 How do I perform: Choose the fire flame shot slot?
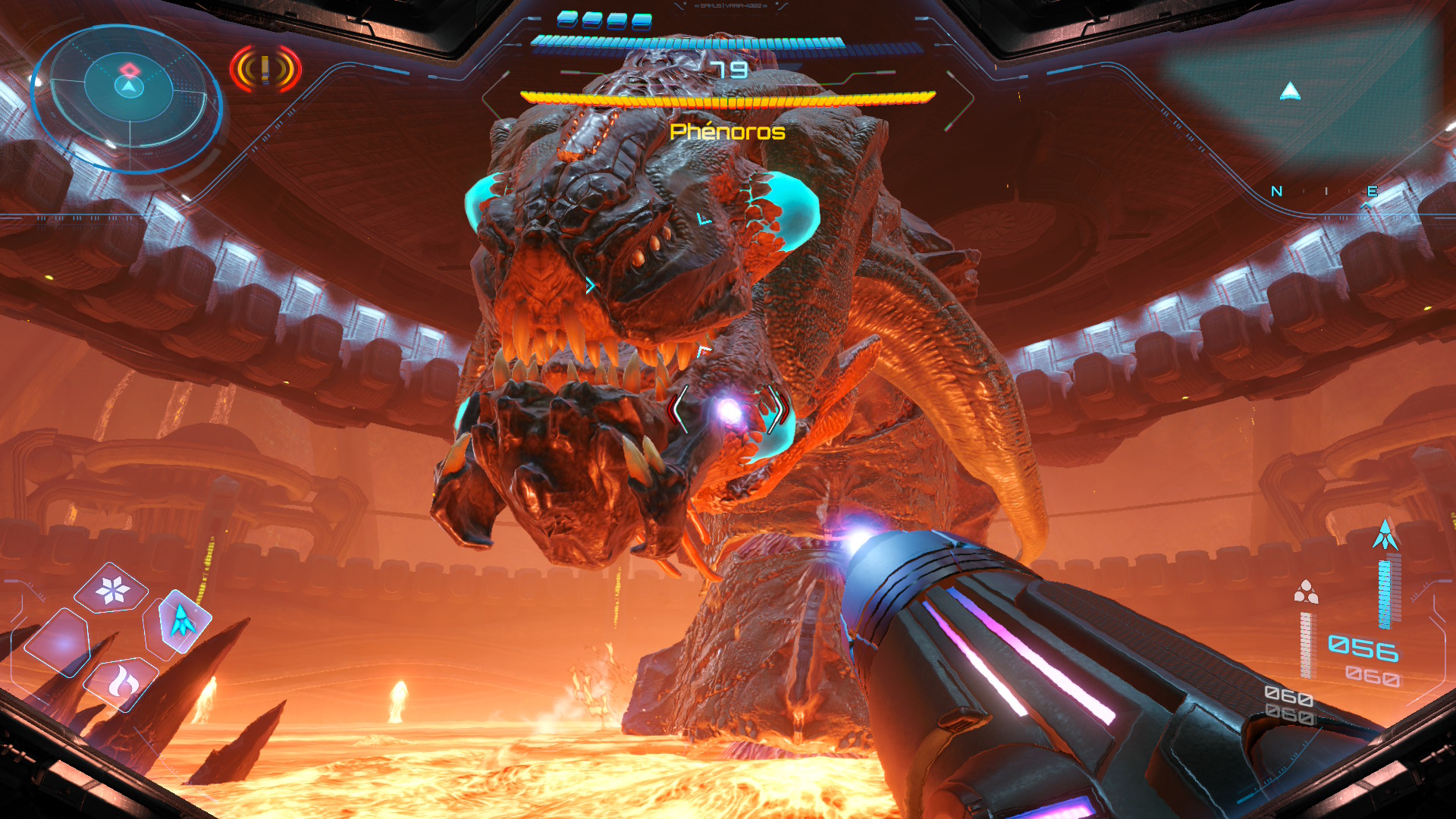[121, 682]
